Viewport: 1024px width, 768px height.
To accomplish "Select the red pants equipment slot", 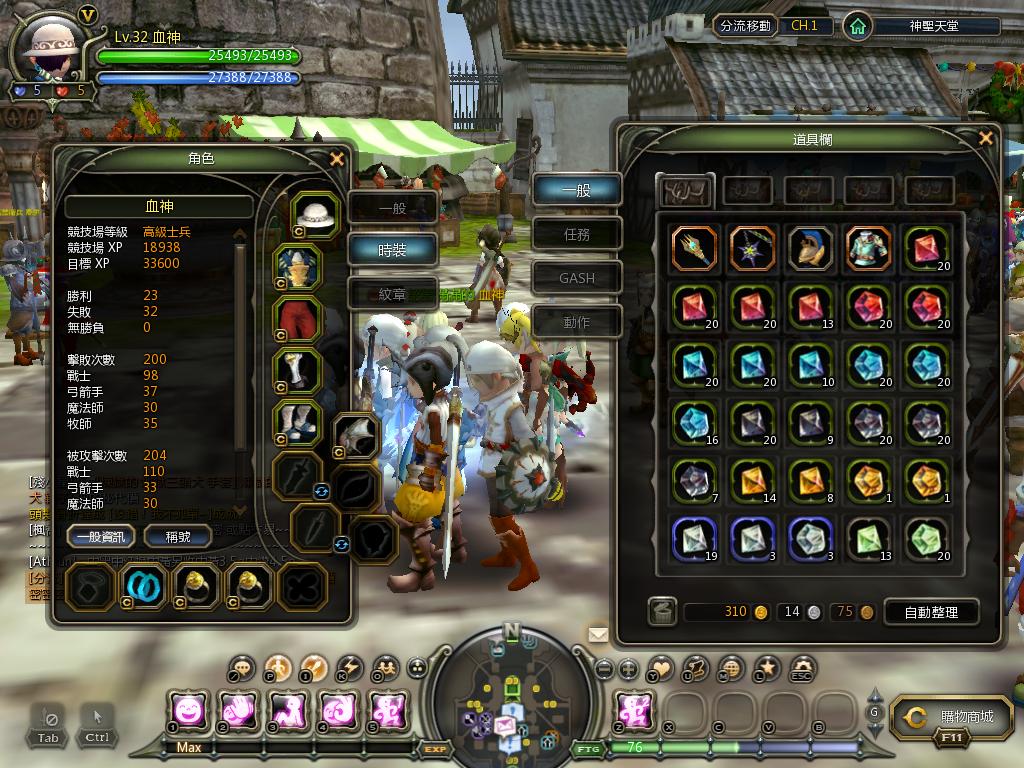I will coord(298,319).
